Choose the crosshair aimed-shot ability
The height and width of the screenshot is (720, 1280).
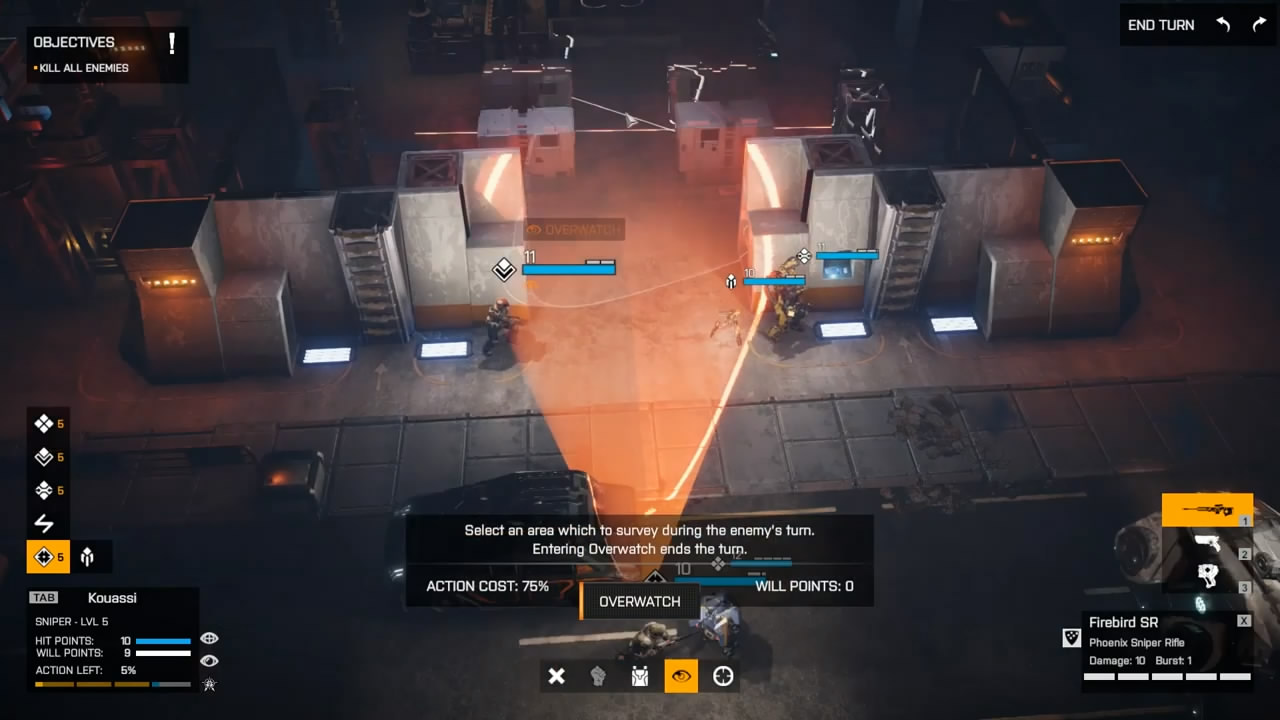[723, 677]
